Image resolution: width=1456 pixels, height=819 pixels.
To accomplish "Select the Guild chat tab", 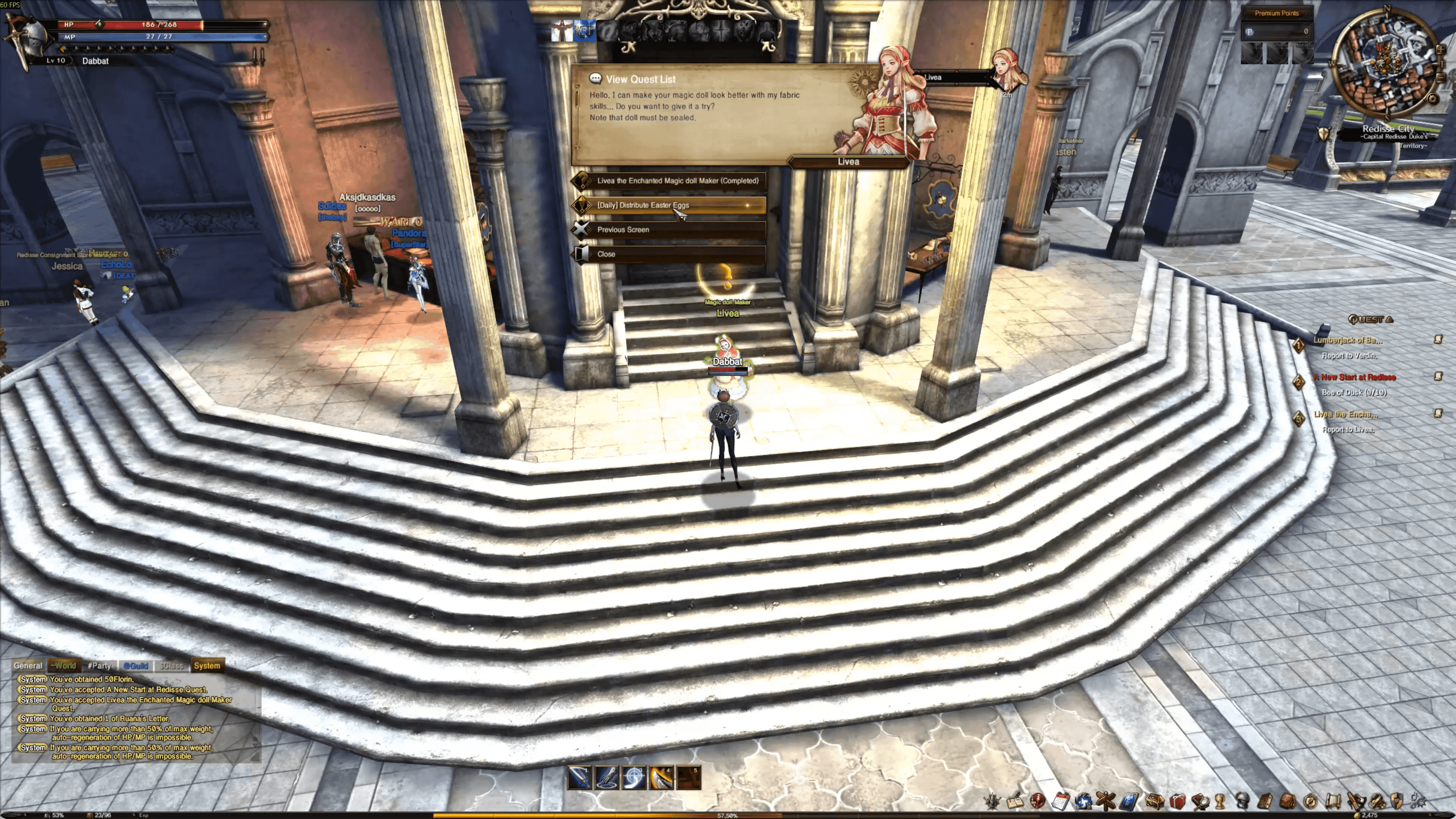I will (136, 666).
